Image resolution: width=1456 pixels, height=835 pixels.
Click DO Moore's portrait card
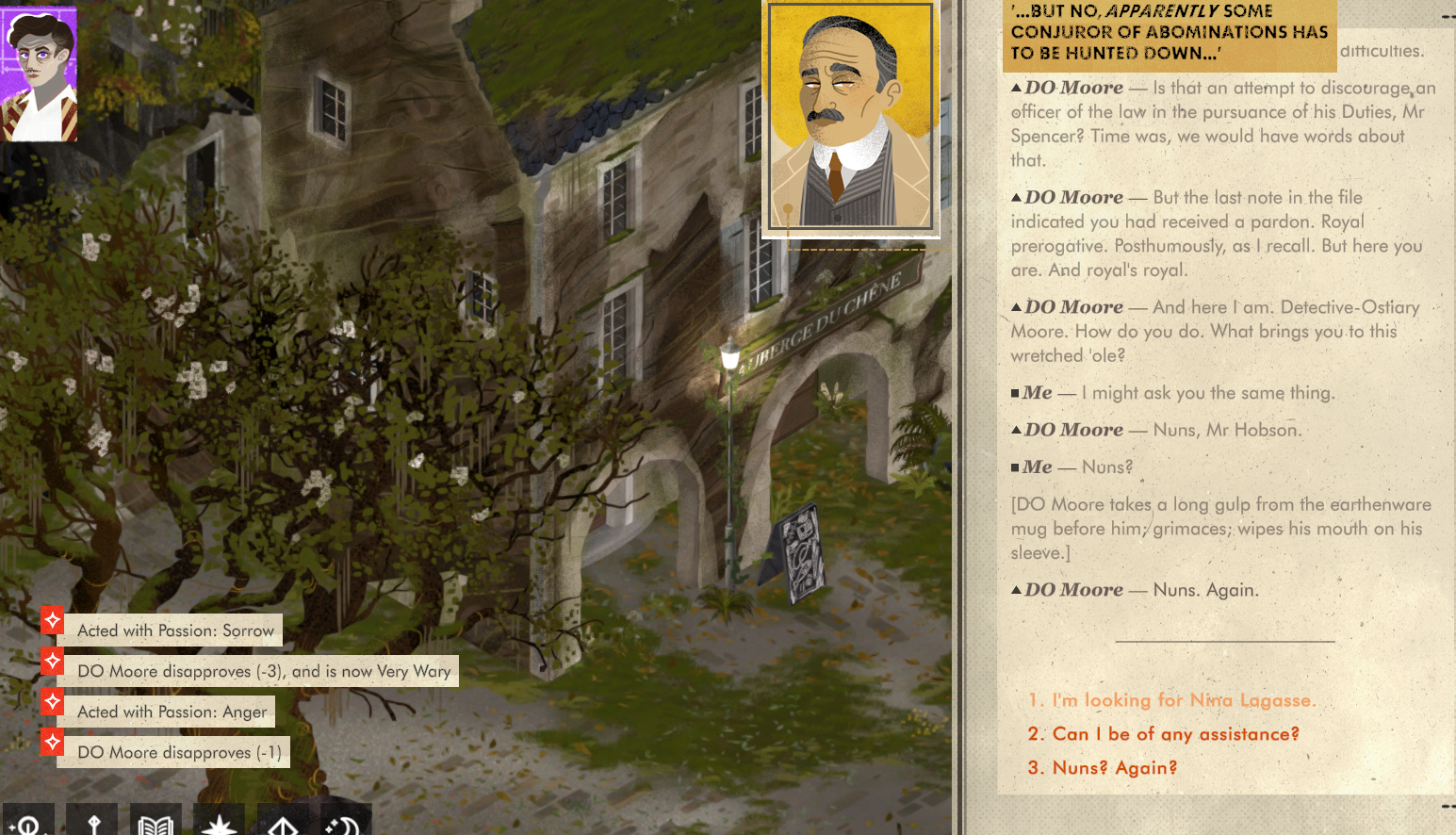pos(850,118)
